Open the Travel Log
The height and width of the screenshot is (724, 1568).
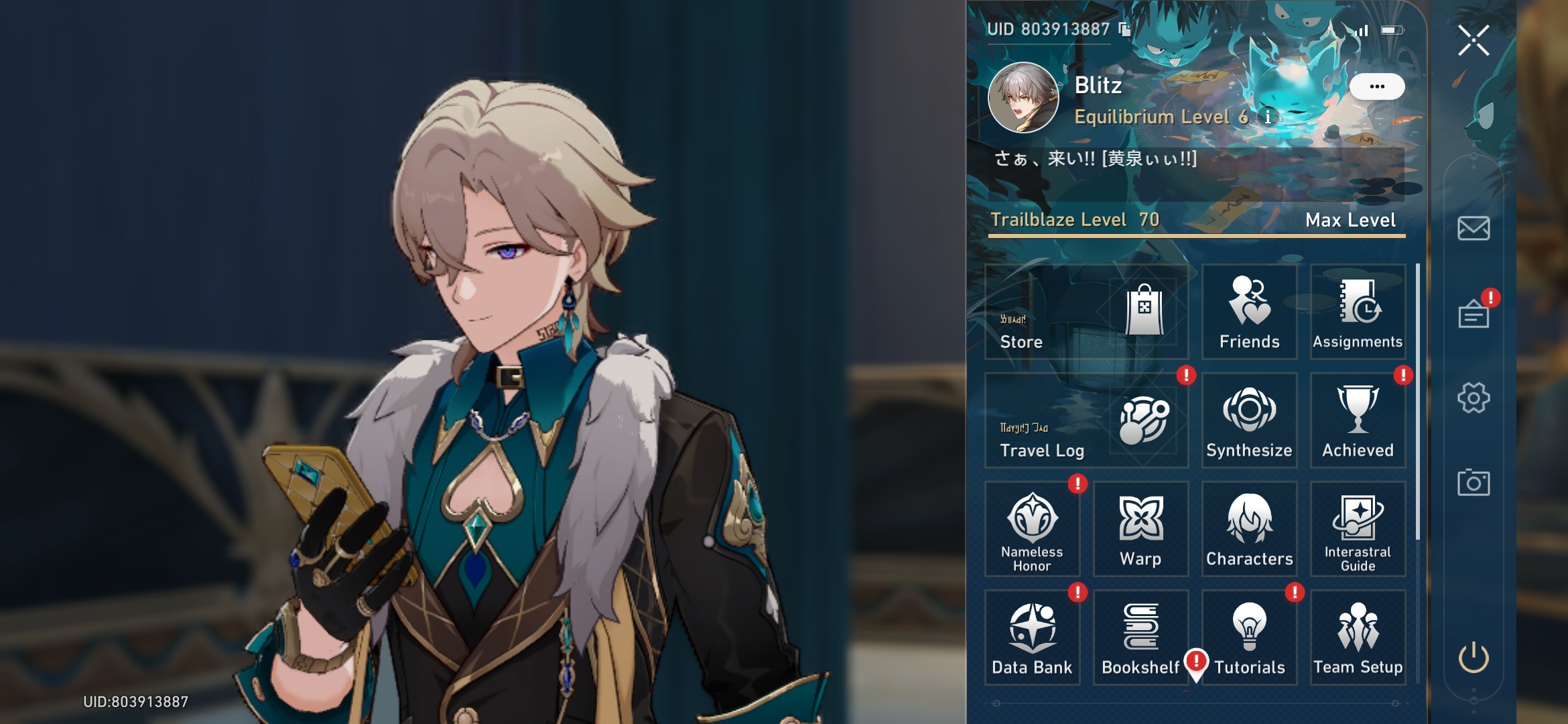[1086, 419]
